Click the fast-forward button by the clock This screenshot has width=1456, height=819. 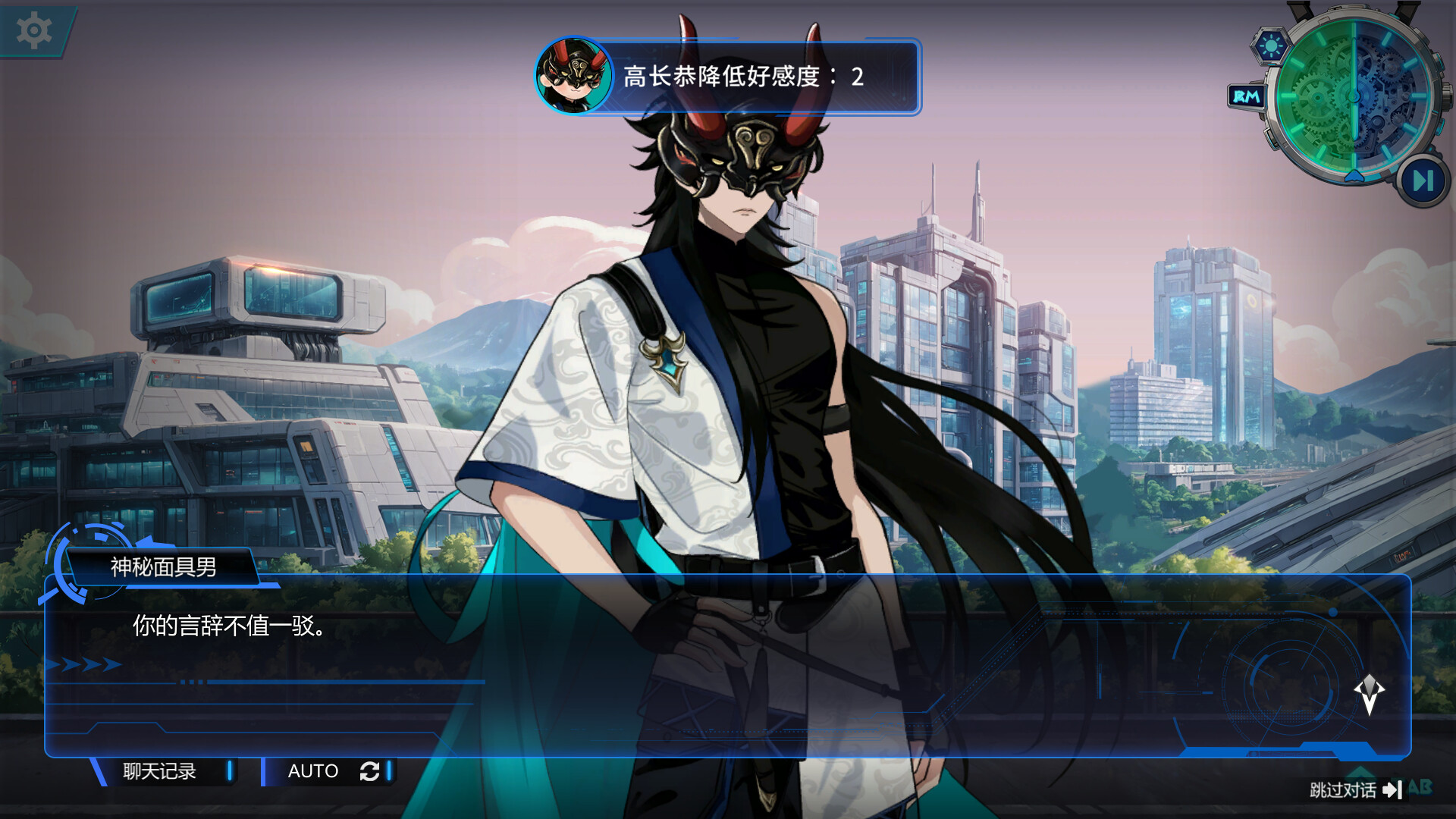[1423, 181]
